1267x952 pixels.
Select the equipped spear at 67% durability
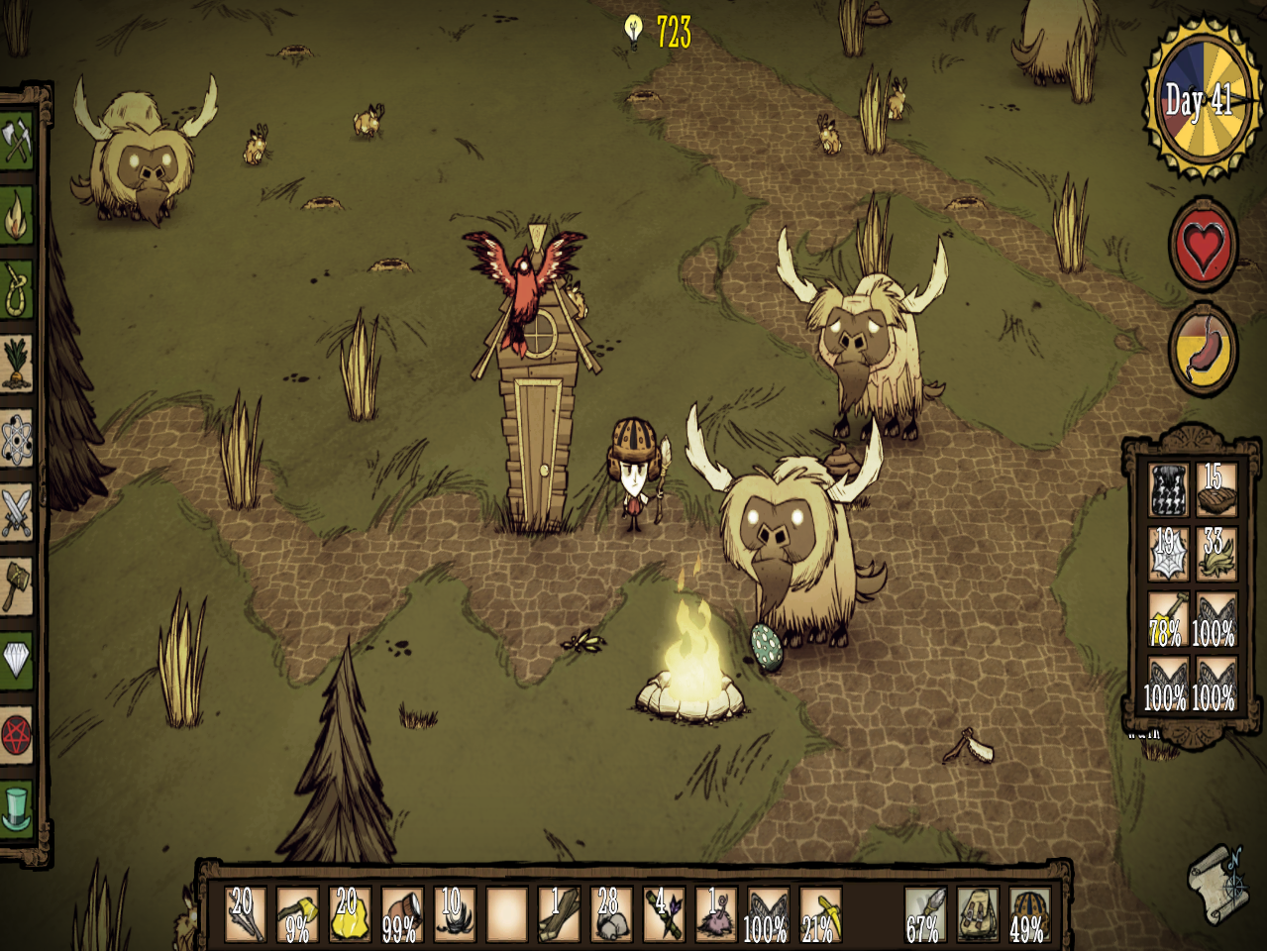point(925,913)
